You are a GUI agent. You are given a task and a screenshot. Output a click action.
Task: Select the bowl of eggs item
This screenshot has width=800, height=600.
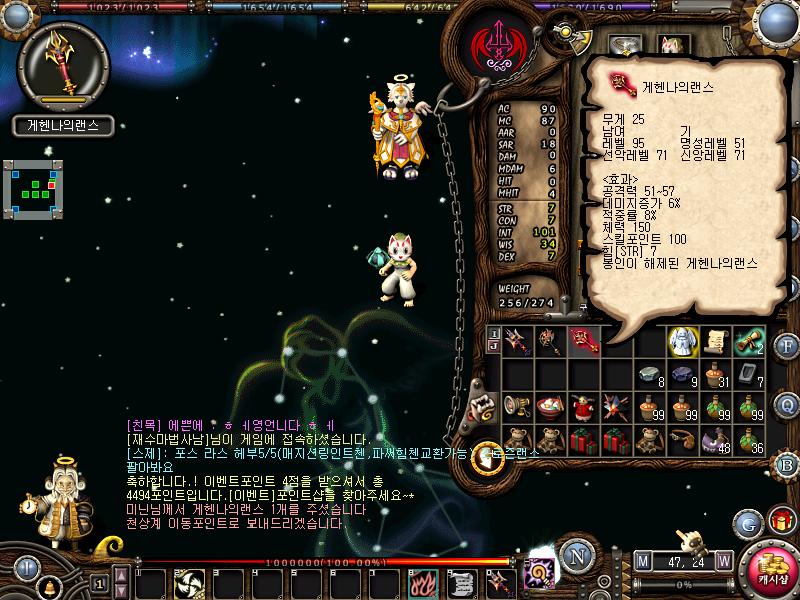[551, 405]
